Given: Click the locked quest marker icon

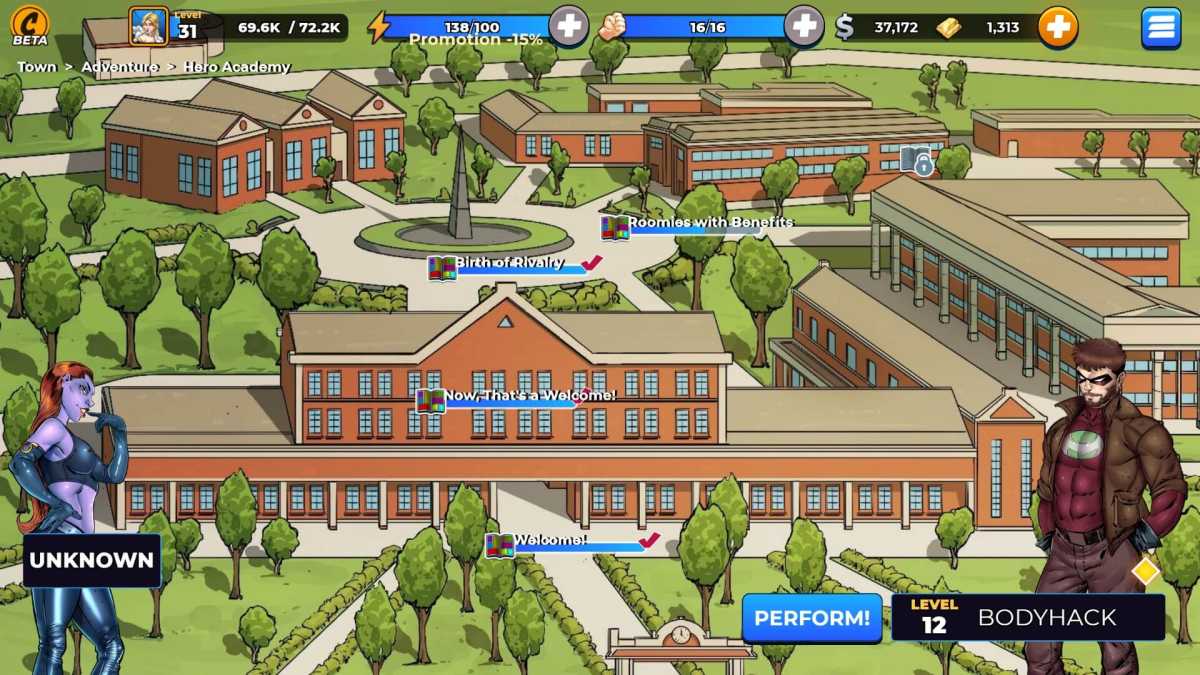Looking at the screenshot, I should point(916,159).
